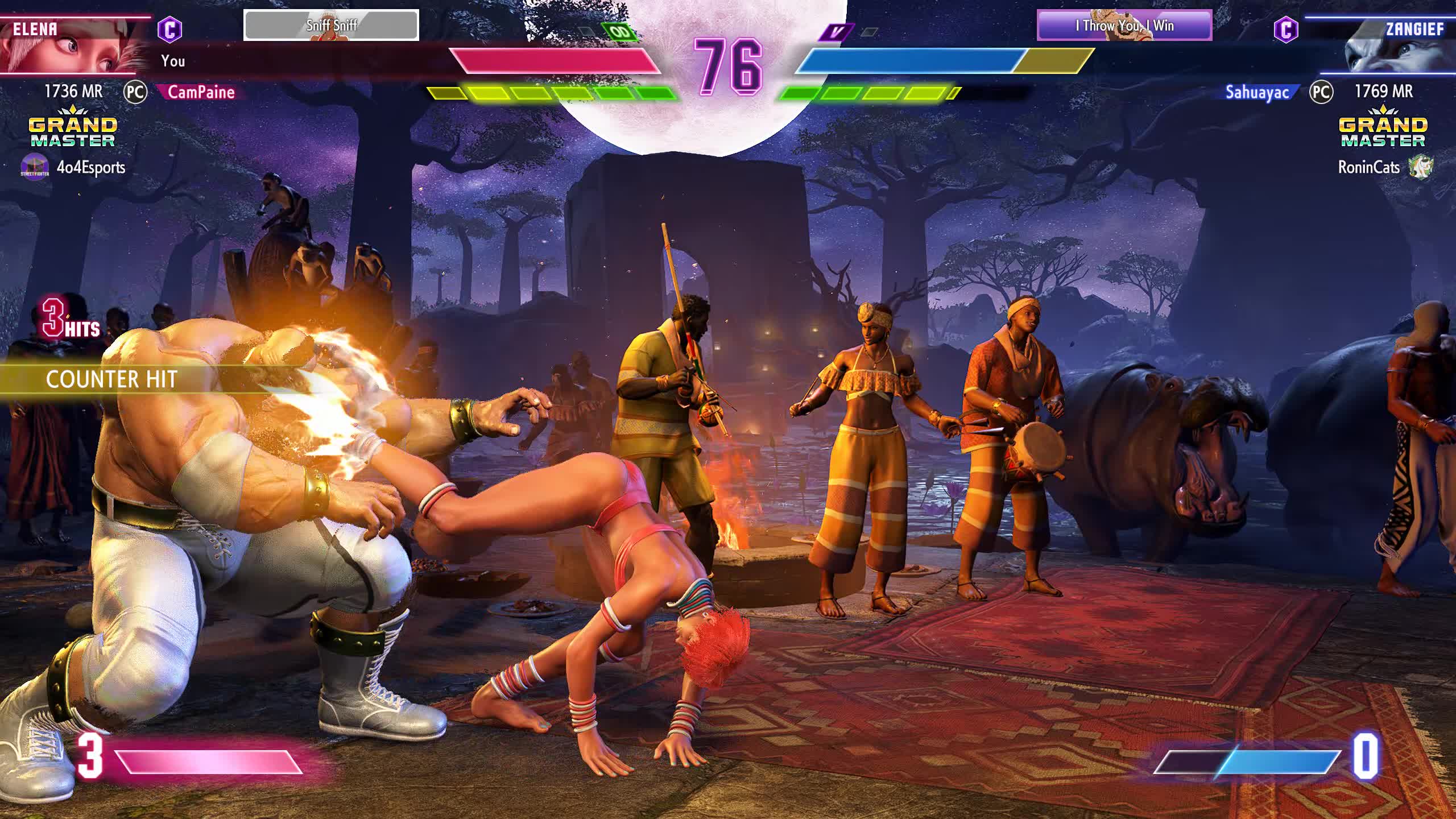Click Elena's Grand Master rank badge
This screenshot has width=1456, height=819.
click(73, 127)
